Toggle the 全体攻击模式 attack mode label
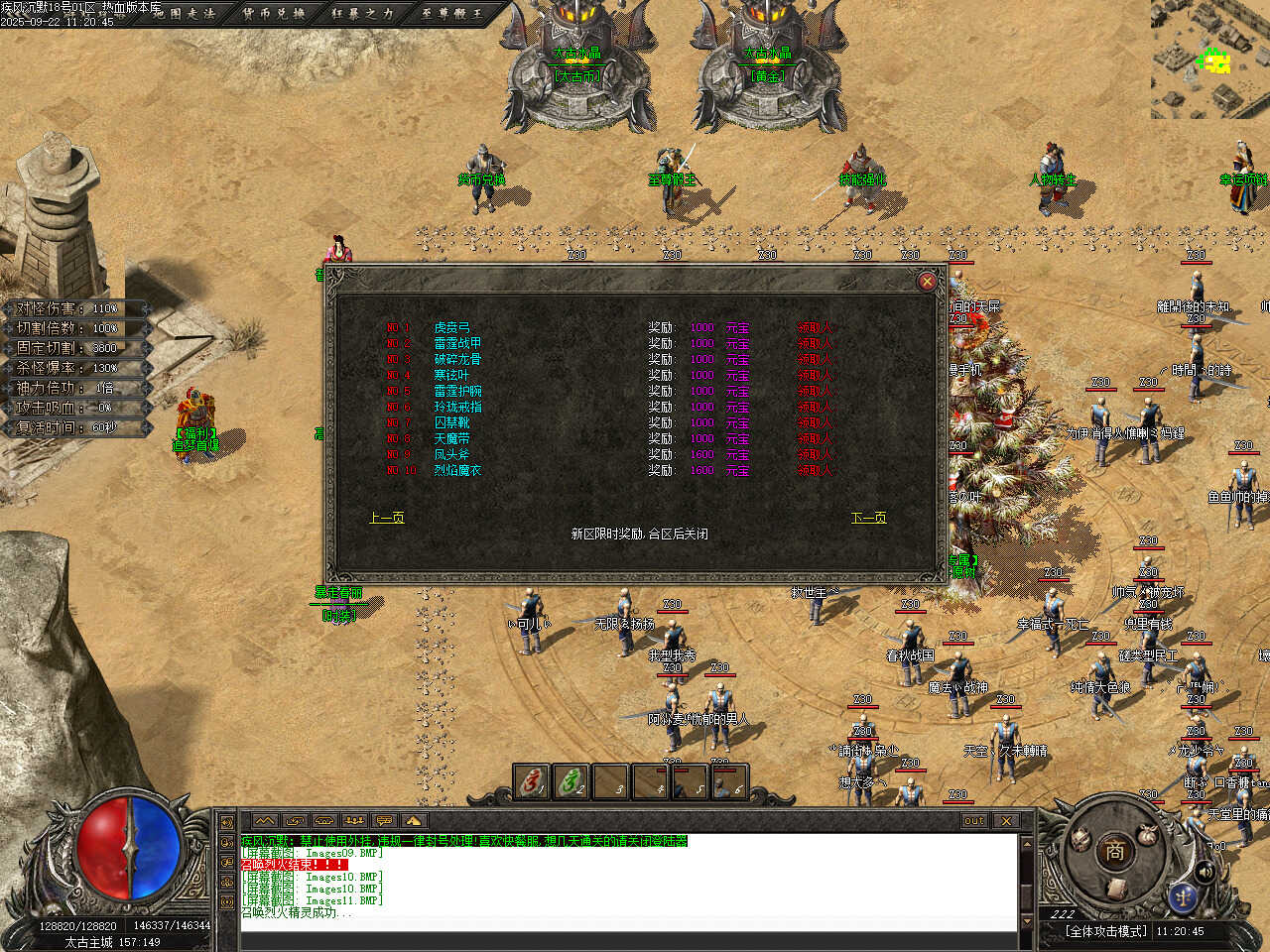This screenshot has height=952, width=1270. pos(1106,931)
